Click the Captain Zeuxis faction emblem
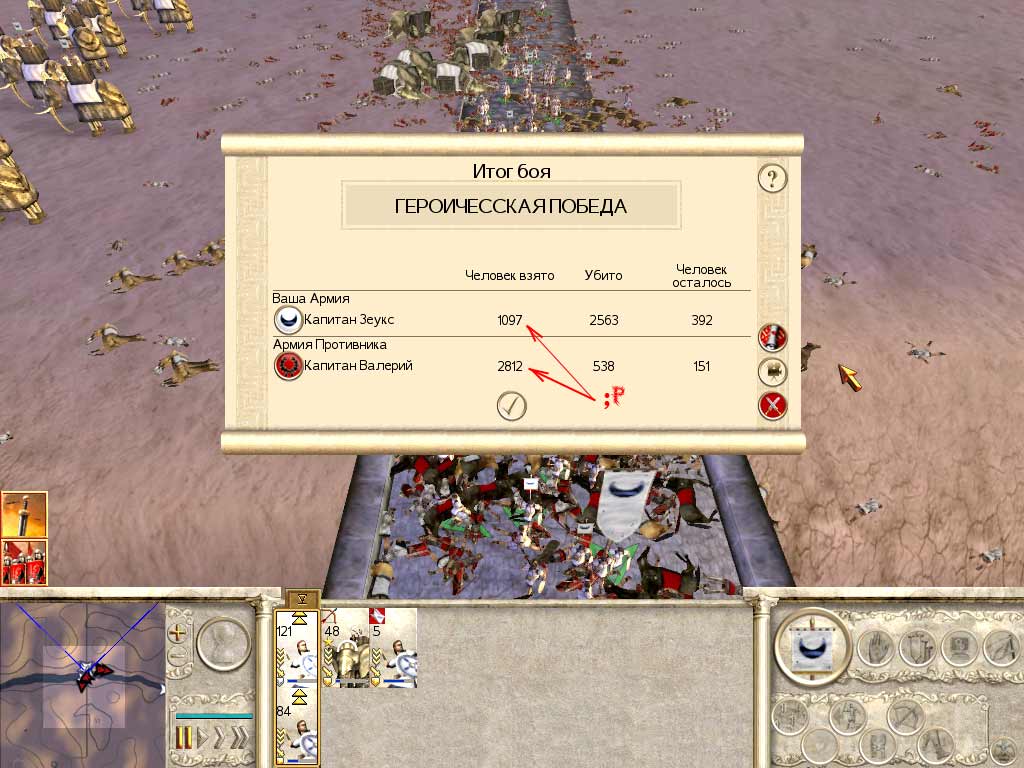The height and width of the screenshot is (768, 1024). point(288,320)
